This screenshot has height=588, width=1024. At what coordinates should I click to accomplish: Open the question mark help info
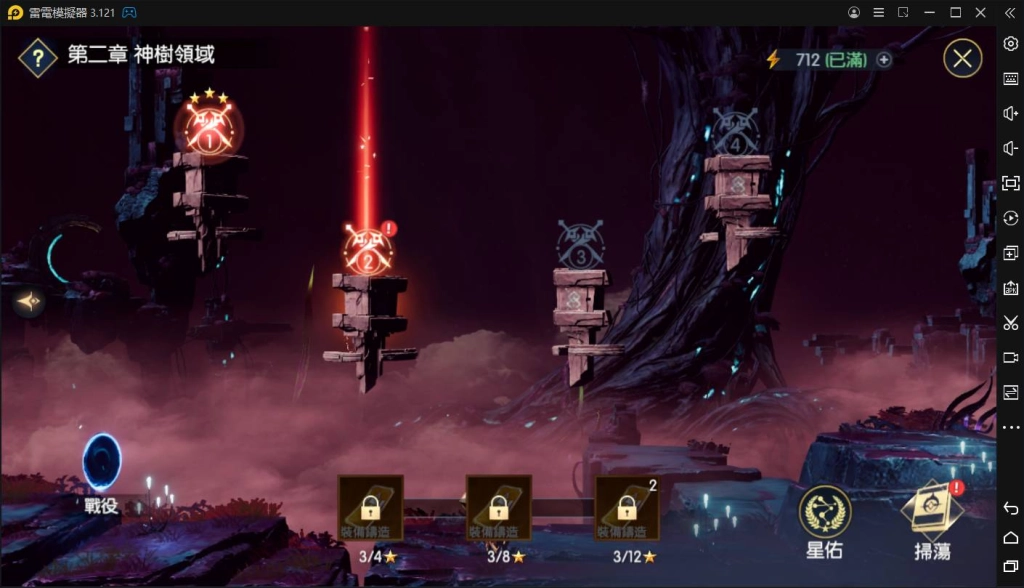click(37, 58)
